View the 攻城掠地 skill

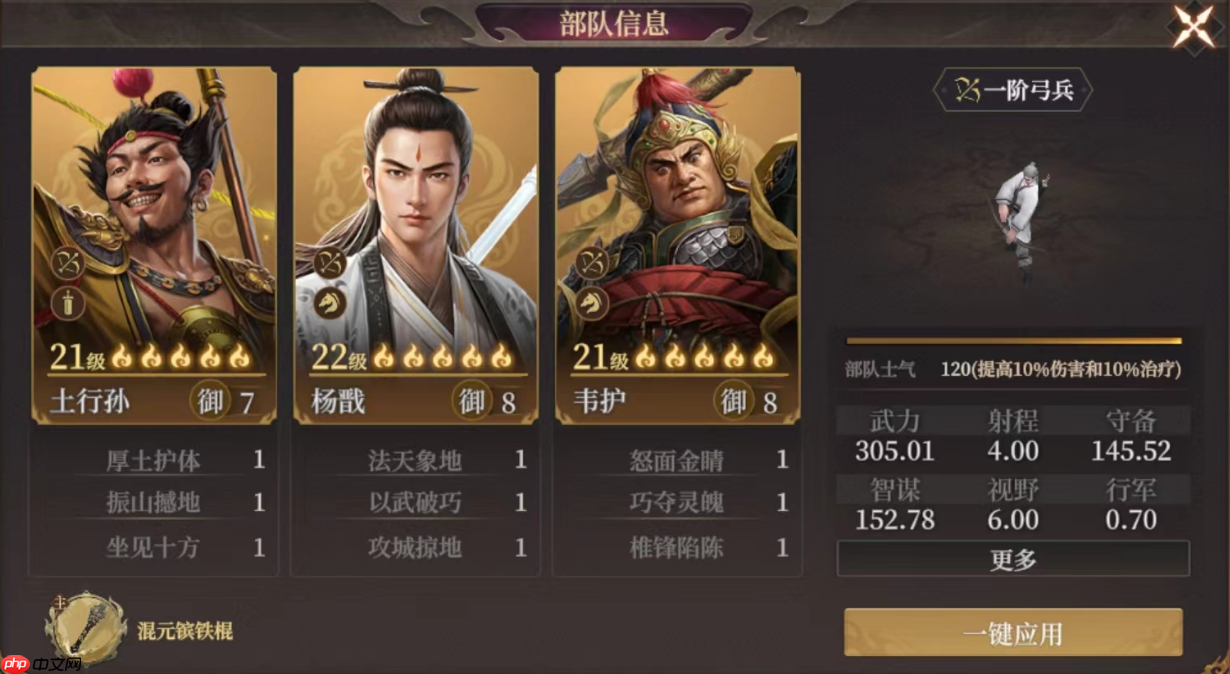[x=415, y=547]
